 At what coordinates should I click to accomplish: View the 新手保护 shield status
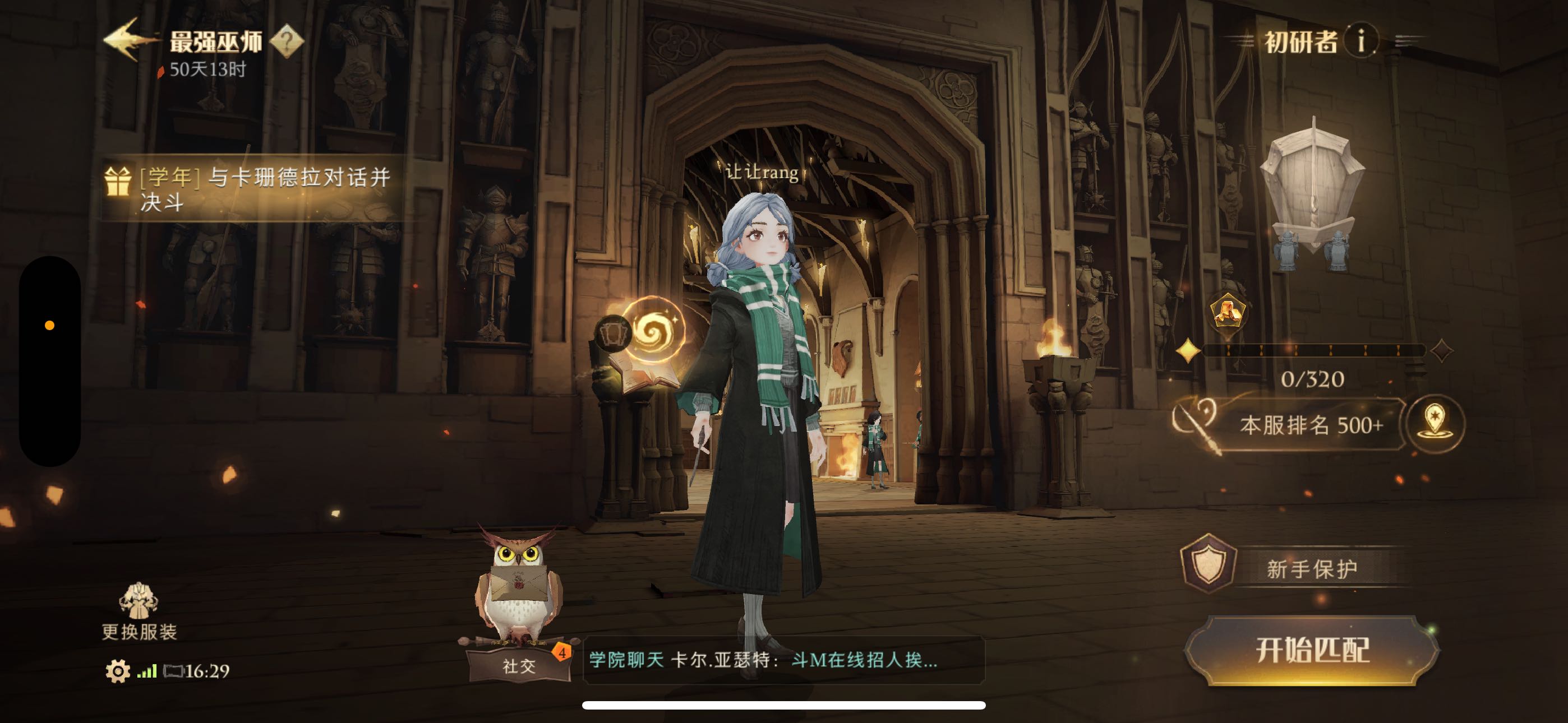(1297, 567)
